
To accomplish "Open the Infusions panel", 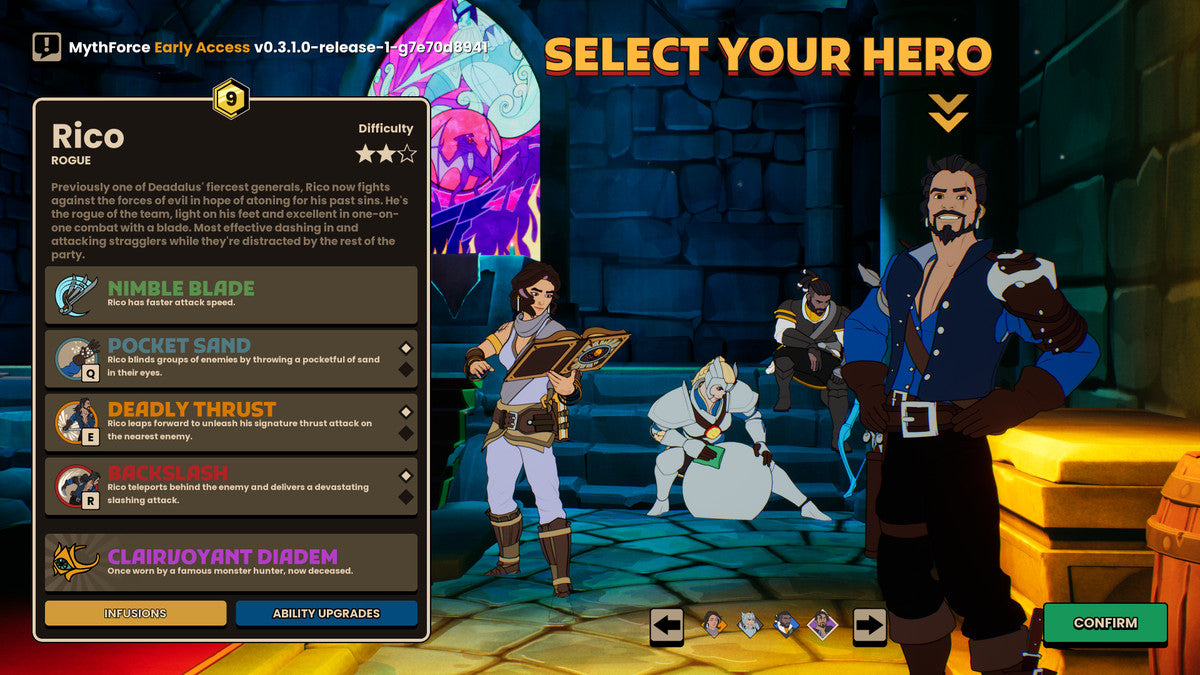I will point(135,613).
